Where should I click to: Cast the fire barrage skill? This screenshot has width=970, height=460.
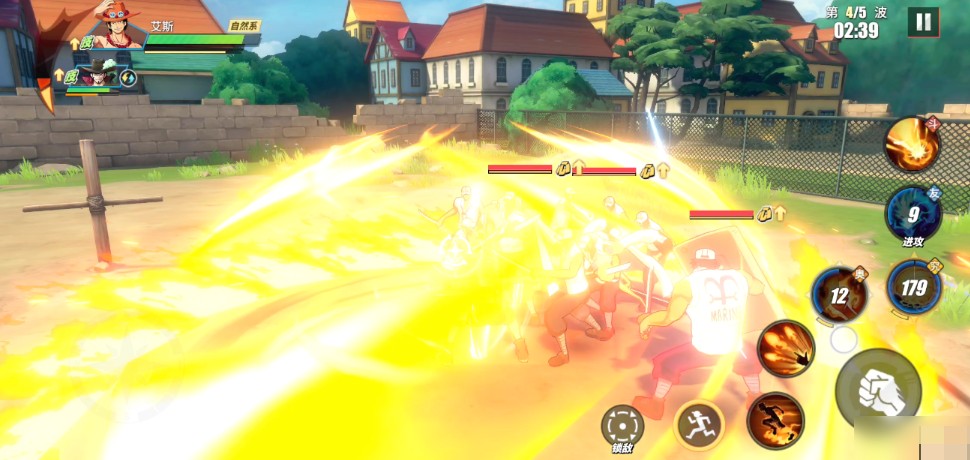click(785, 349)
